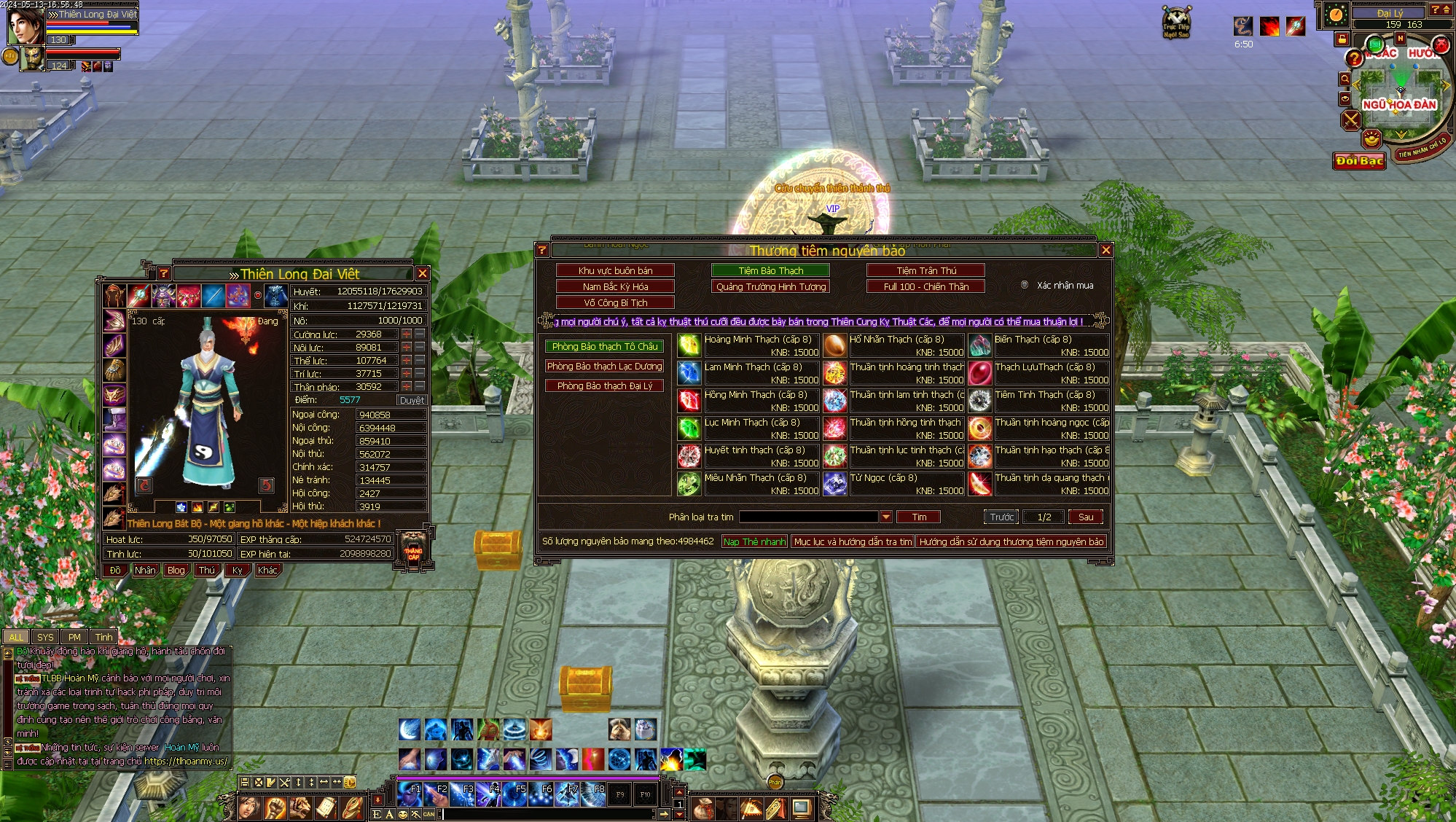Choose Phòng Bảo thạch Lạc Dương
This screenshot has height=822, width=1456.
604,366
